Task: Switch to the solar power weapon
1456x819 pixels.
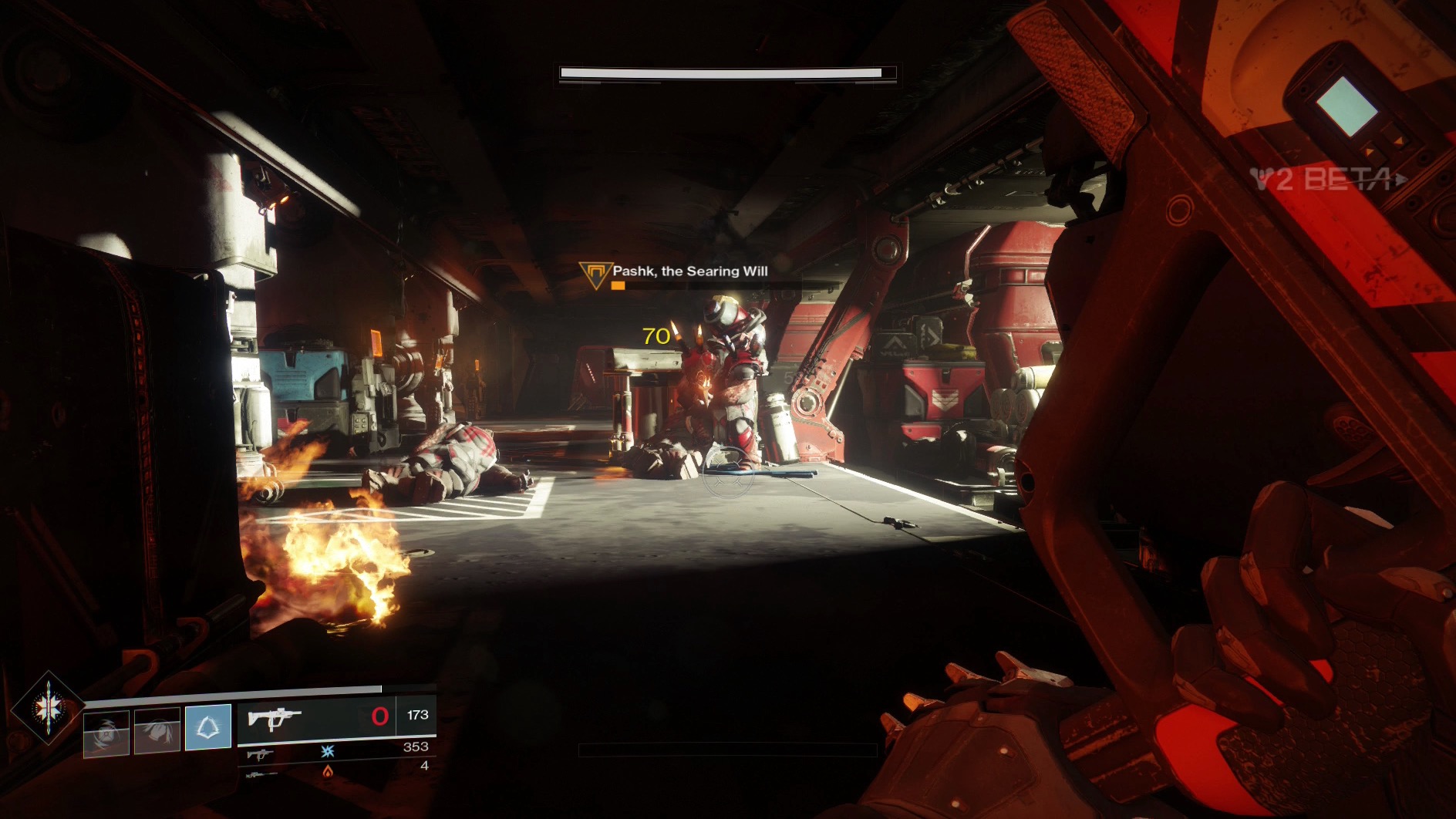Action: (260, 771)
